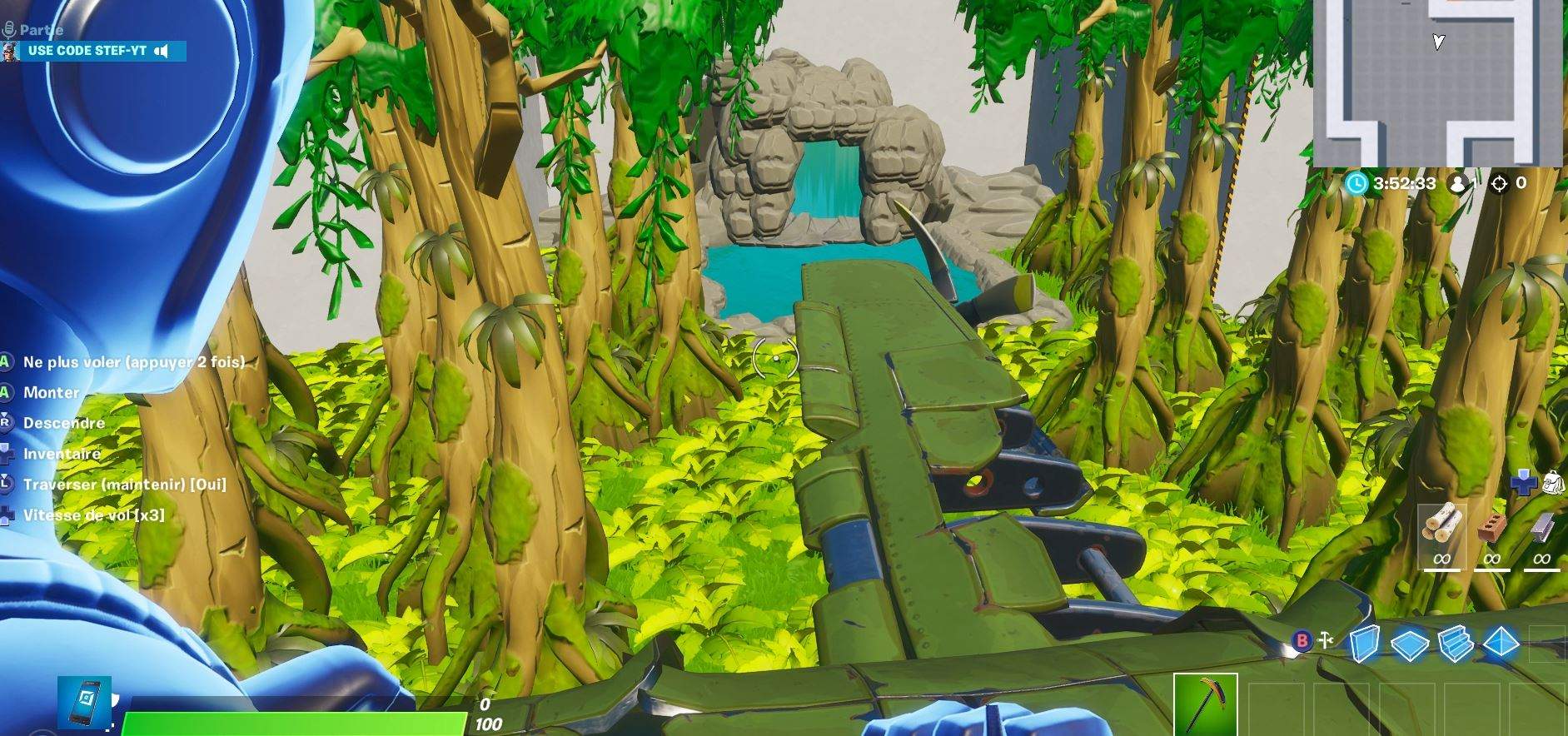Viewport: 1568px width, 736px height.
Task: Click the USE CODE STEF-YT player banner
Action: 87,51
